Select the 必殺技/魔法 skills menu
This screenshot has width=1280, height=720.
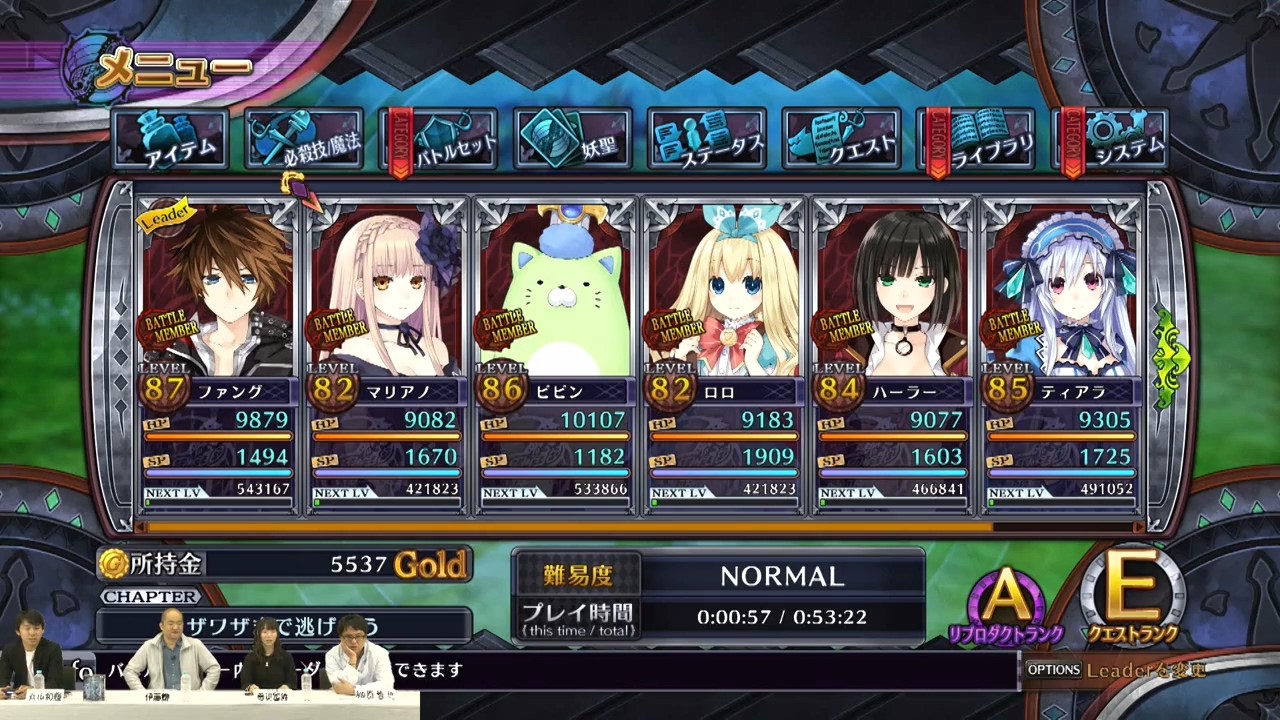(305, 139)
